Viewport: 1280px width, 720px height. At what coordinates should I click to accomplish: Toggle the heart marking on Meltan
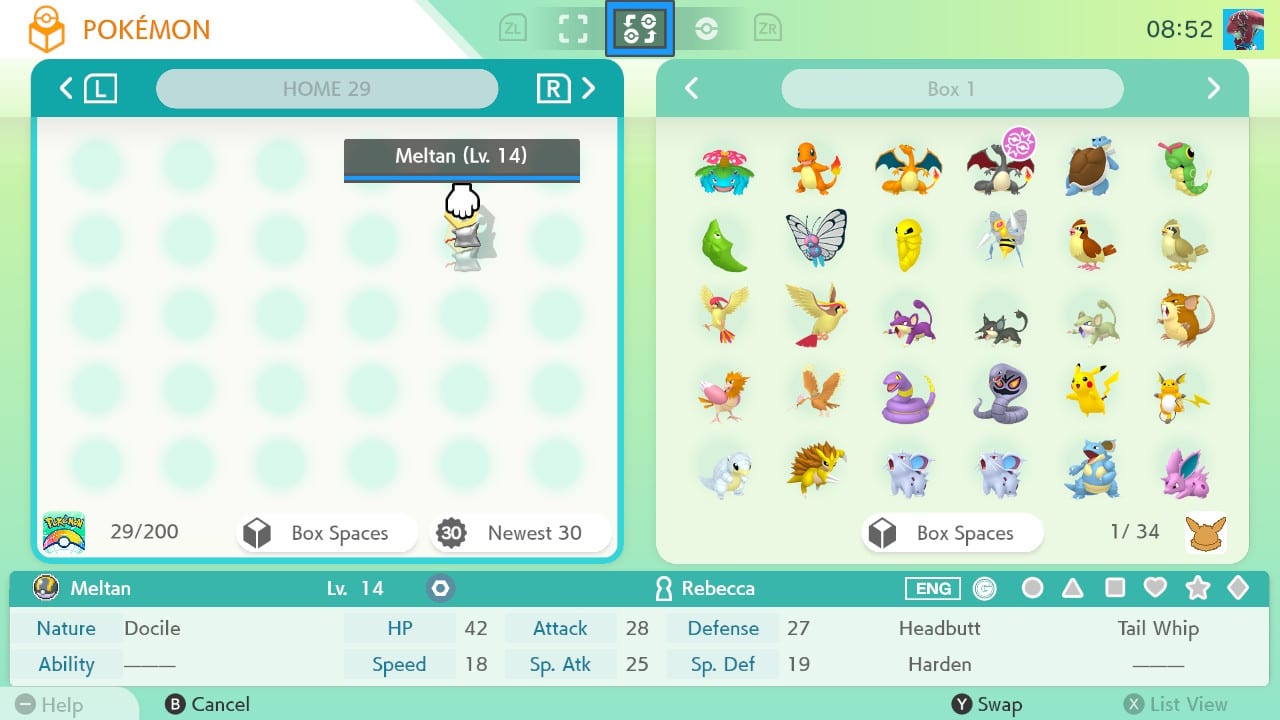click(x=1155, y=588)
